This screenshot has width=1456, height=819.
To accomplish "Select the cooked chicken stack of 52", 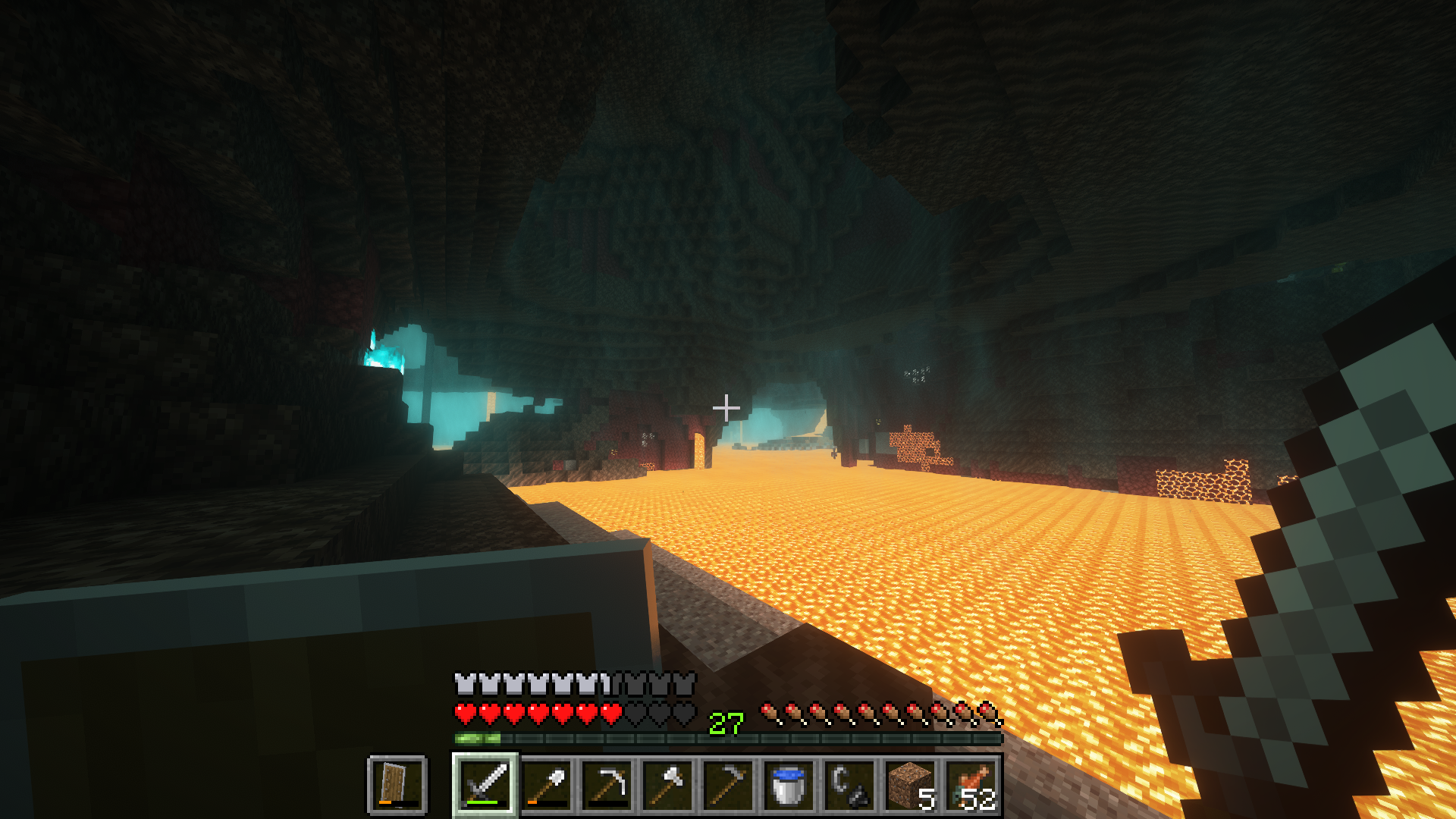I will click(971, 784).
